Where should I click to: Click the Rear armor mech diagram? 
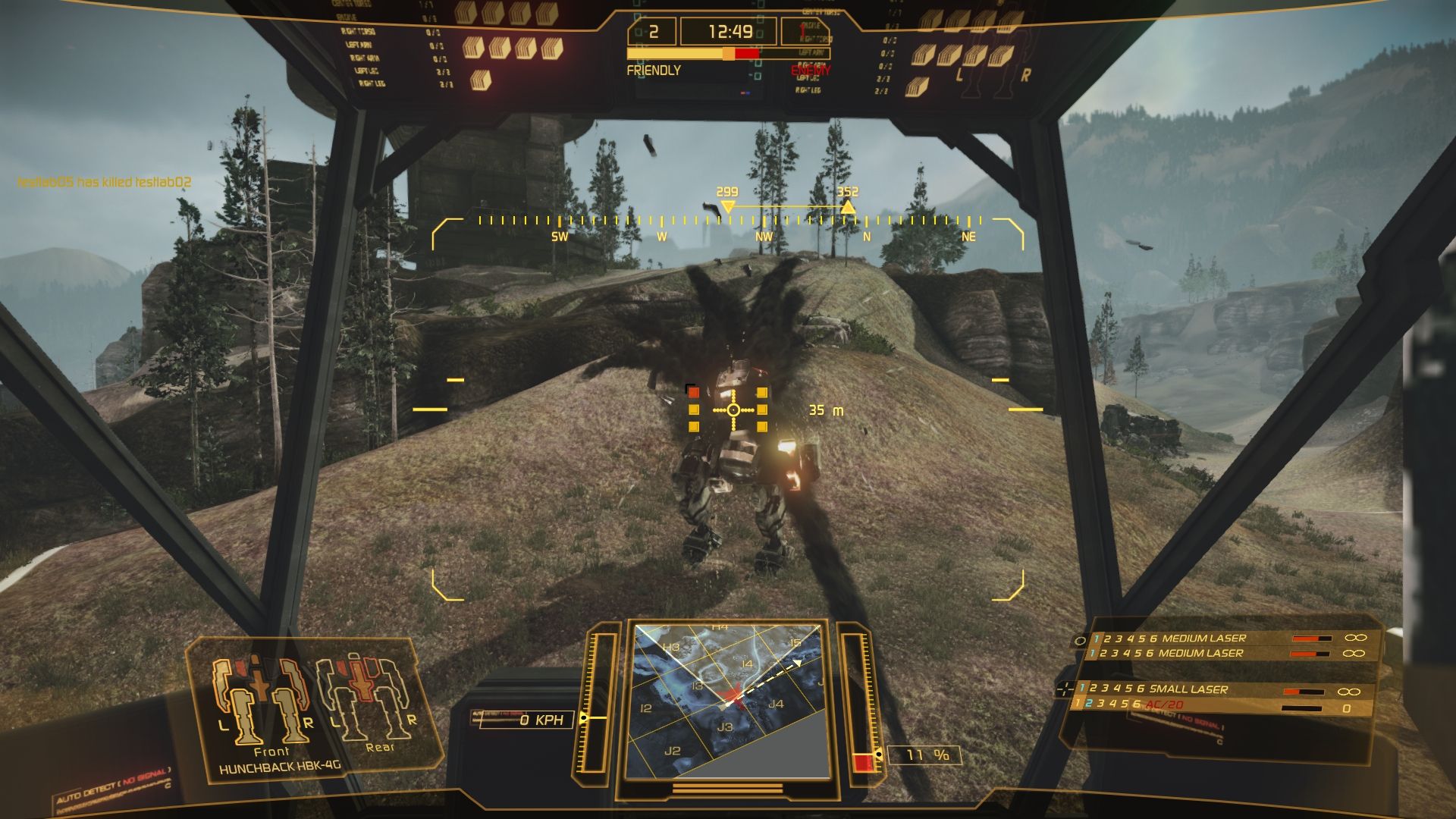367,696
